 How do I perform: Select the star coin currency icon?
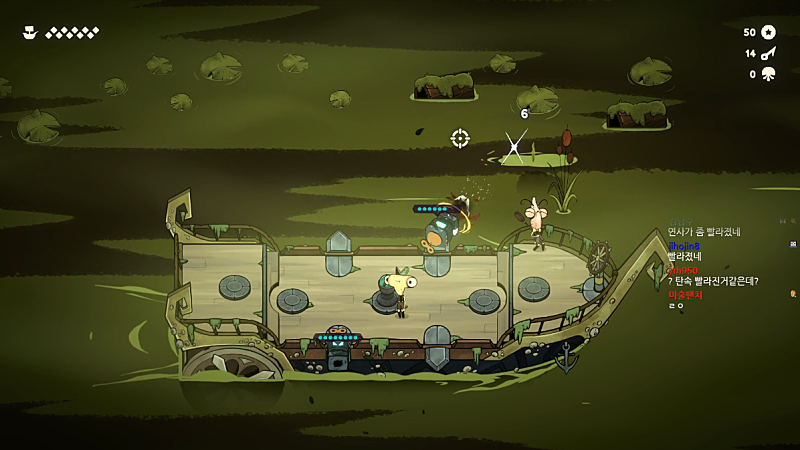coord(768,32)
